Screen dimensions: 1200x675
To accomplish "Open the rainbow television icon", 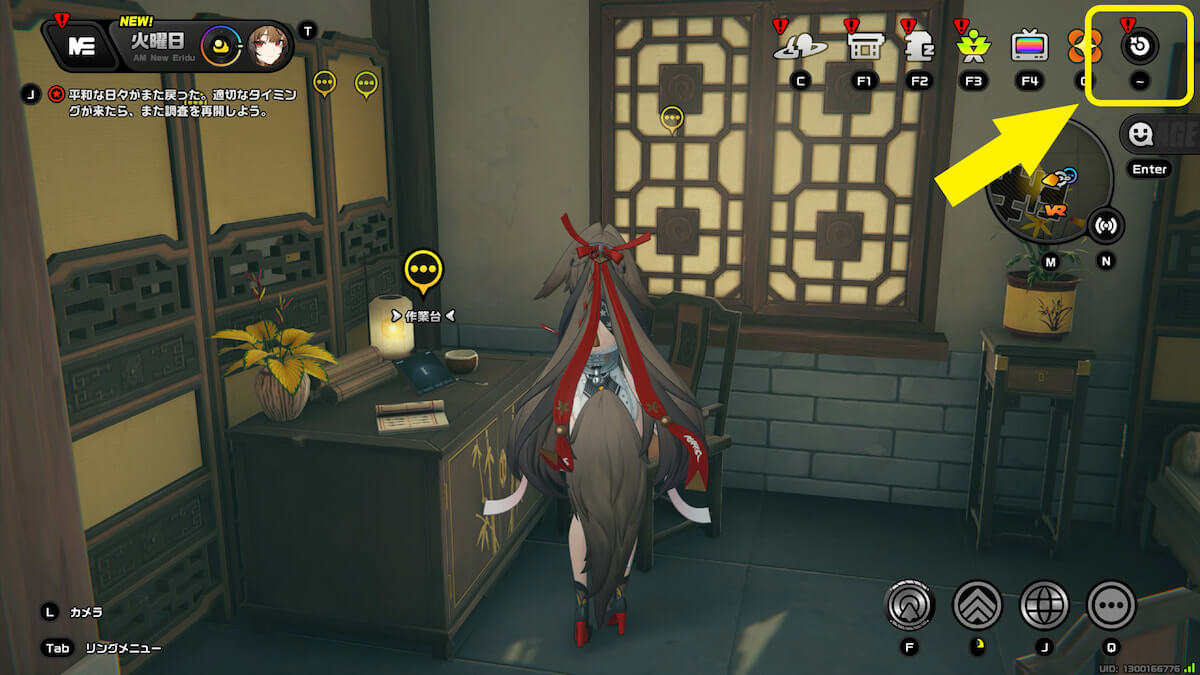I will click(x=1029, y=45).
